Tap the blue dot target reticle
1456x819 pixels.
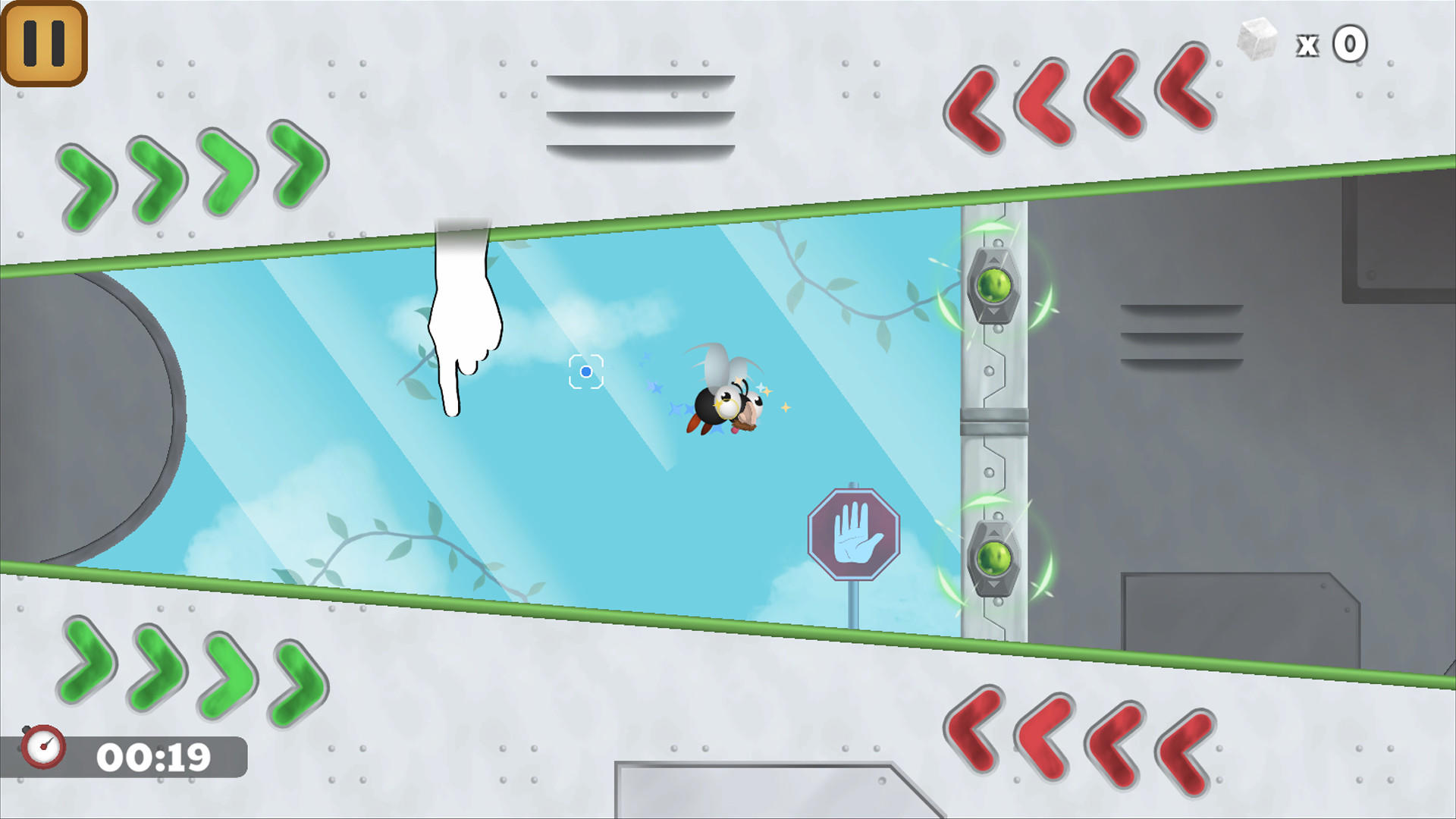(x=585, y=372)
